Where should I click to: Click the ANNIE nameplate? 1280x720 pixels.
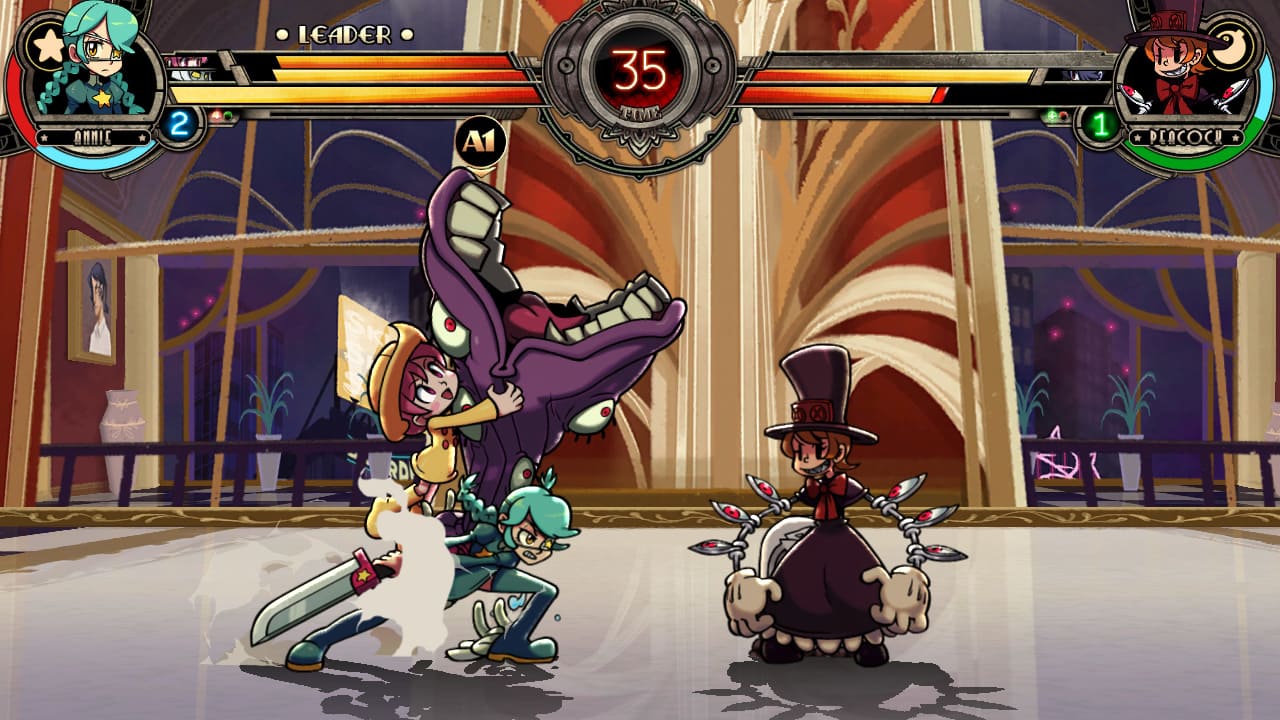pyautogui.click(x=96, y=136)
